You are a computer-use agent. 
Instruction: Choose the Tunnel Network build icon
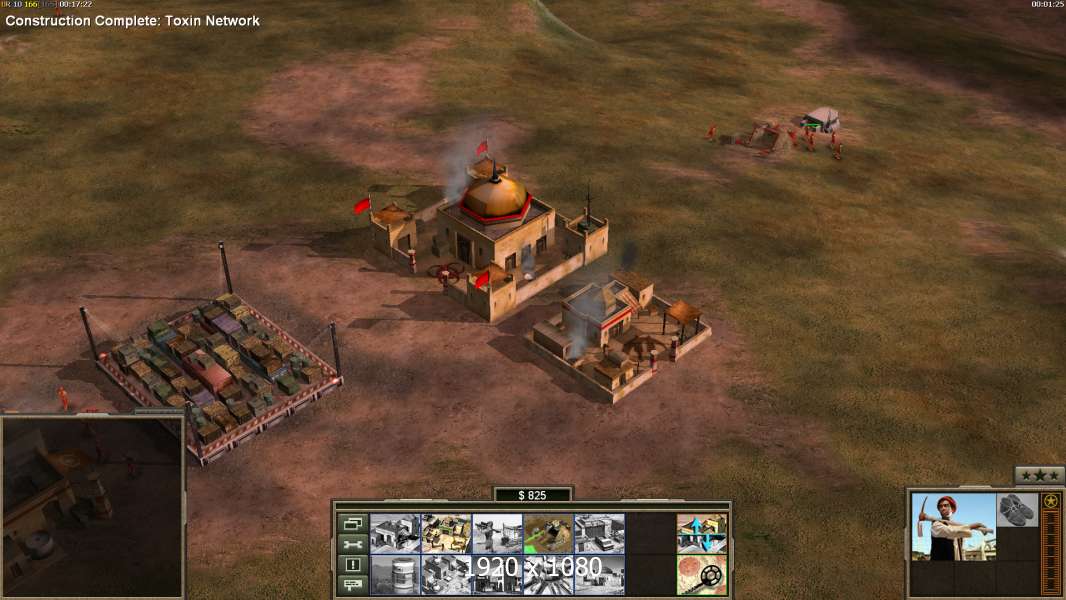click(548, 533)
